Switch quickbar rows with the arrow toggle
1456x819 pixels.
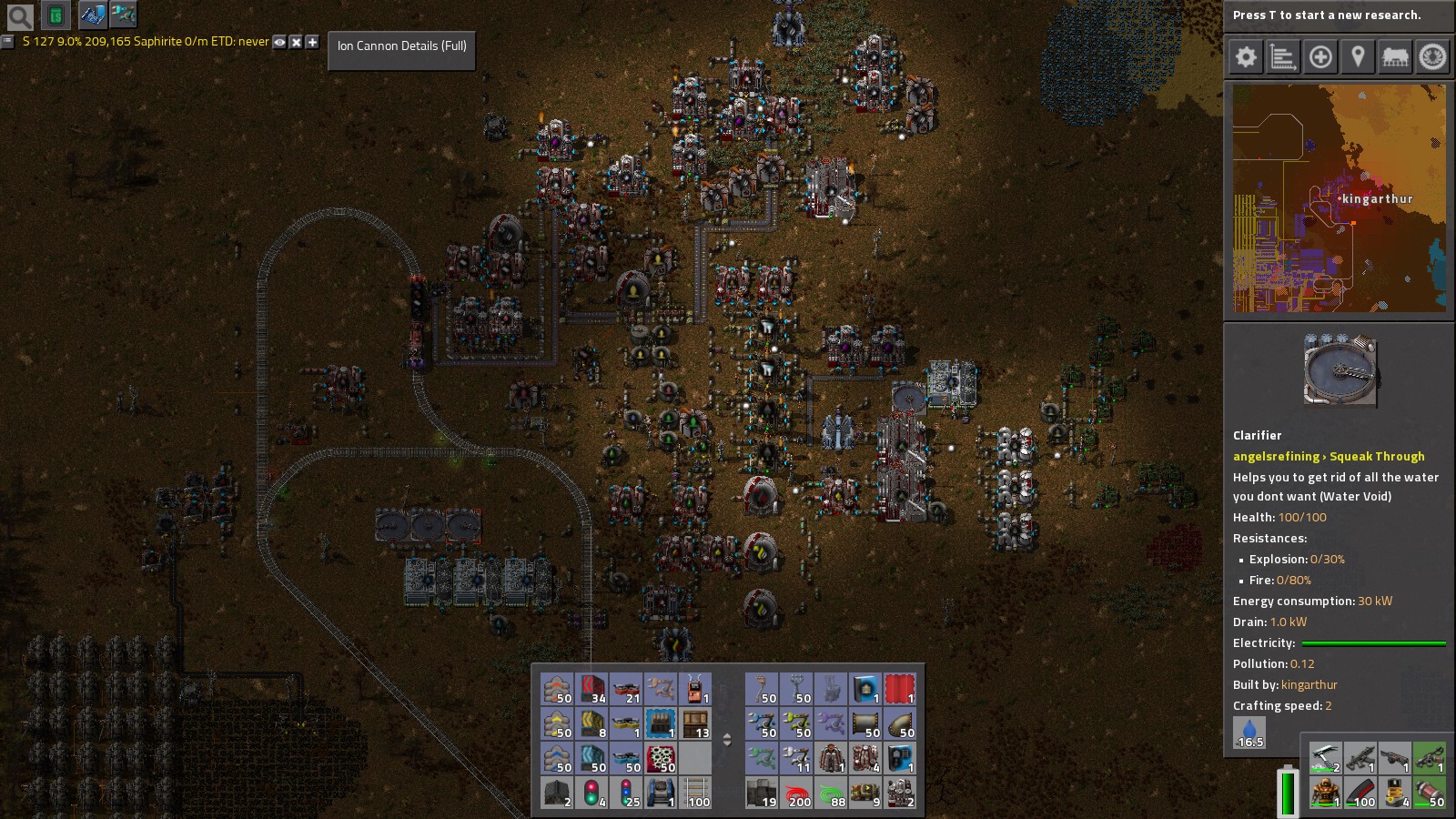click(727, 740)
